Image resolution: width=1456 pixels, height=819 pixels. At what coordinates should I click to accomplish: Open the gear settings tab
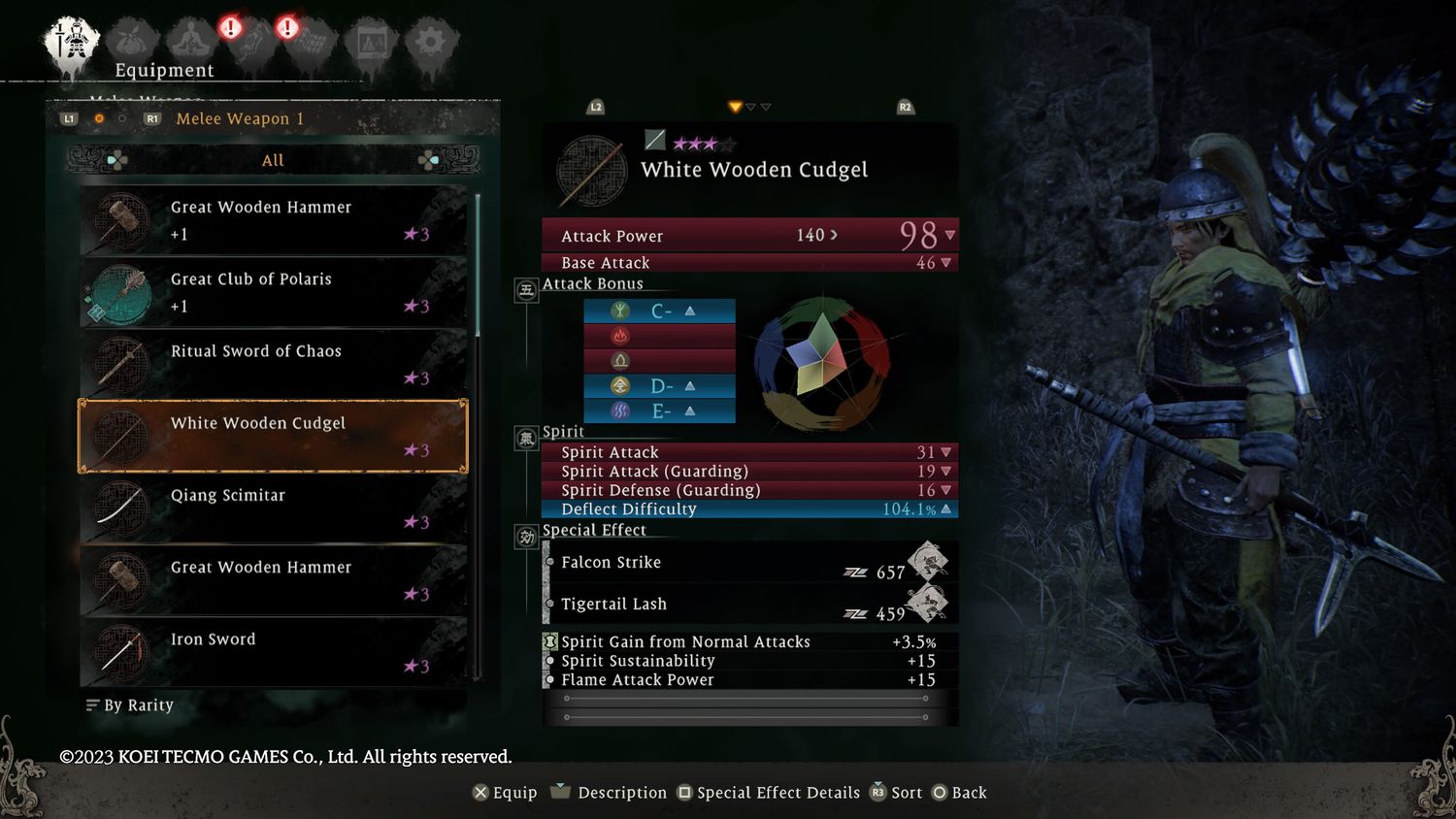pos(430,43)
